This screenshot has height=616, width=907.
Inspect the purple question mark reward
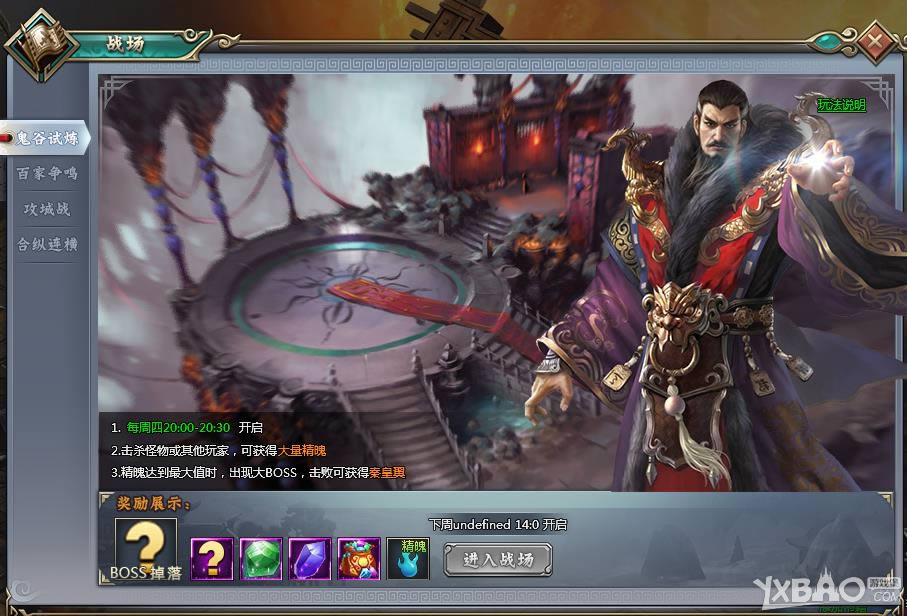tap(212, 559)
